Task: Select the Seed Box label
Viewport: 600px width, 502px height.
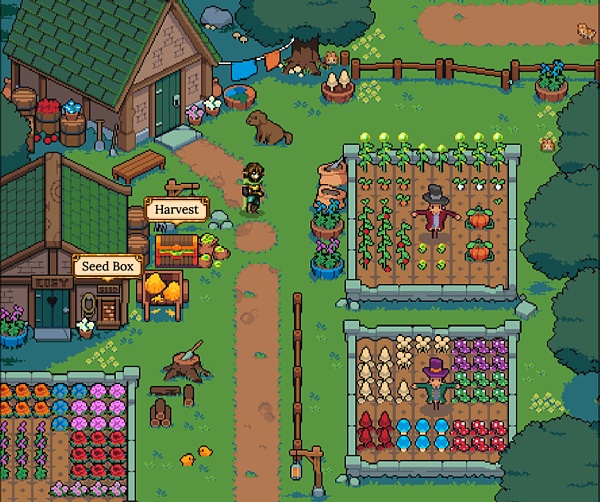Action: point(108,266)
